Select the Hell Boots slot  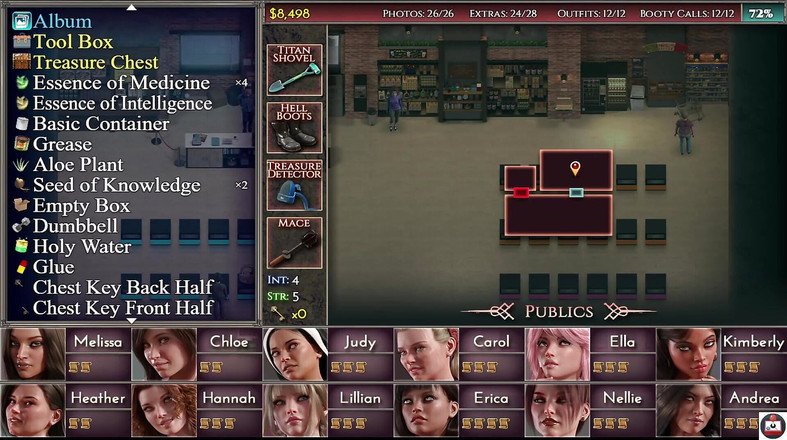coord(294,127)
